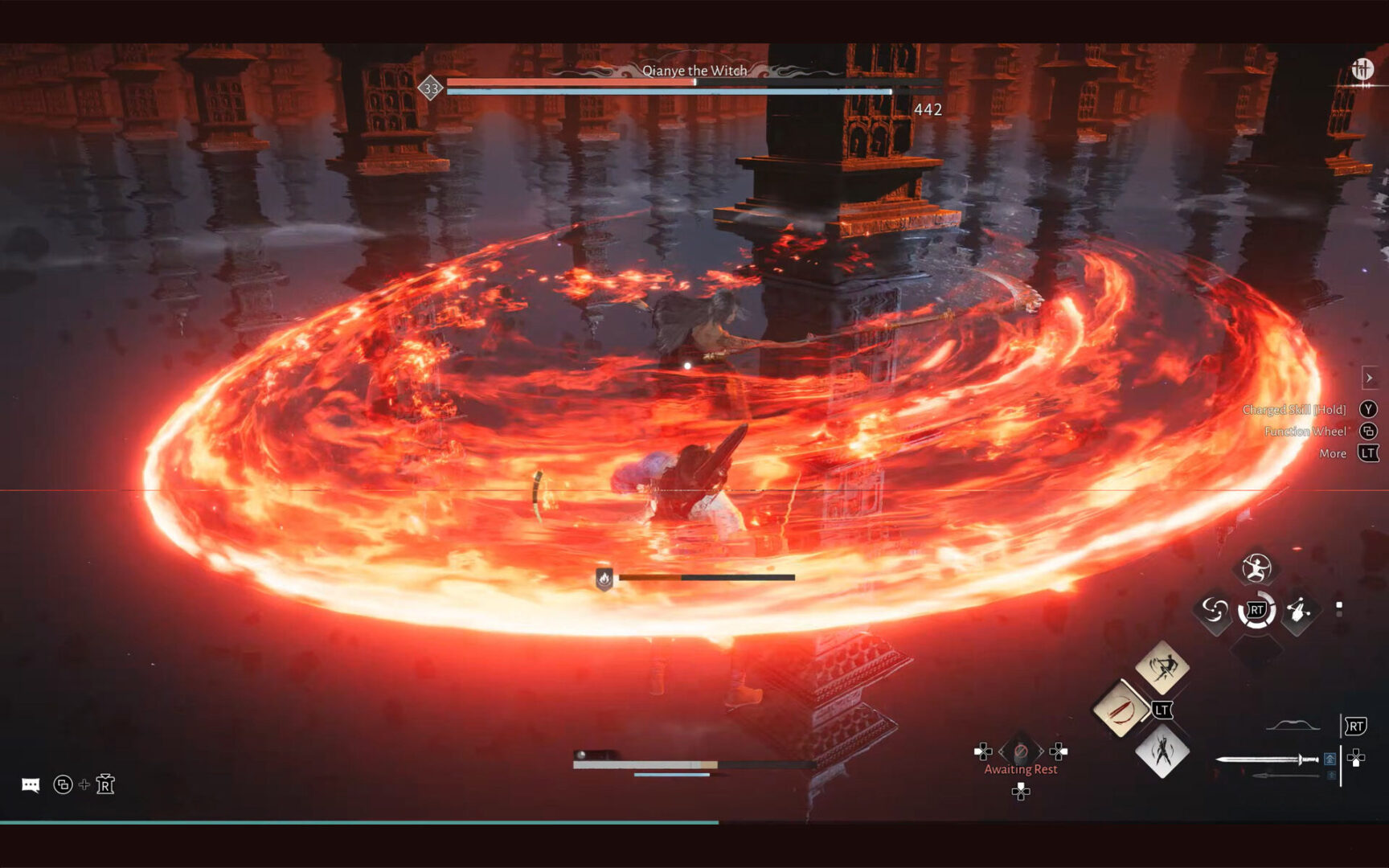Select the equipped sword weapon slot
The image size is (1389, 868).
coord(1268,759)
